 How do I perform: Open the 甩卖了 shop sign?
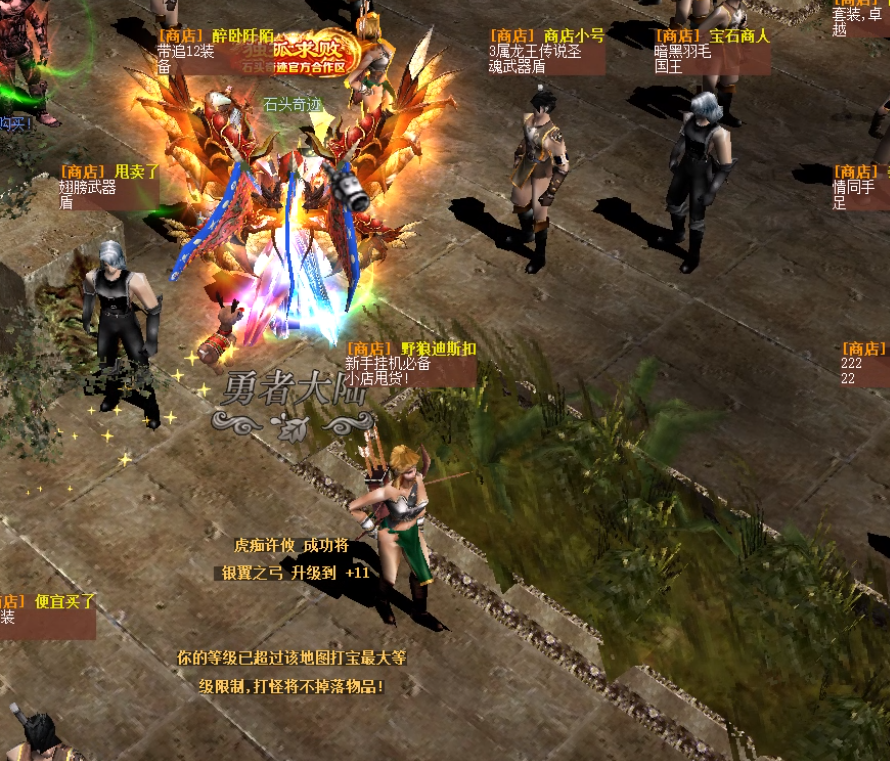click(108, 187)
